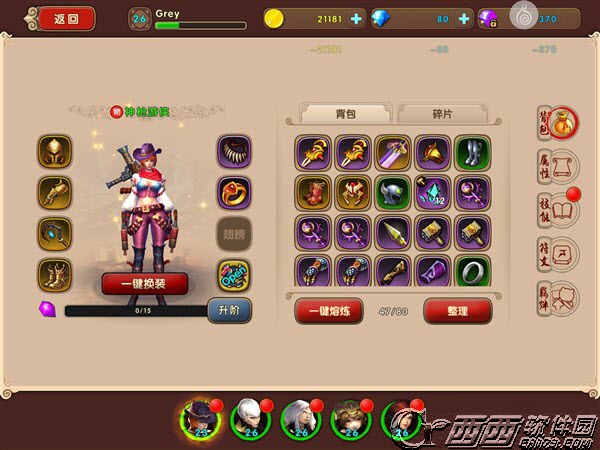
Task: Click the 升阶 upgrade button
Action: click(x=227, y=311)
